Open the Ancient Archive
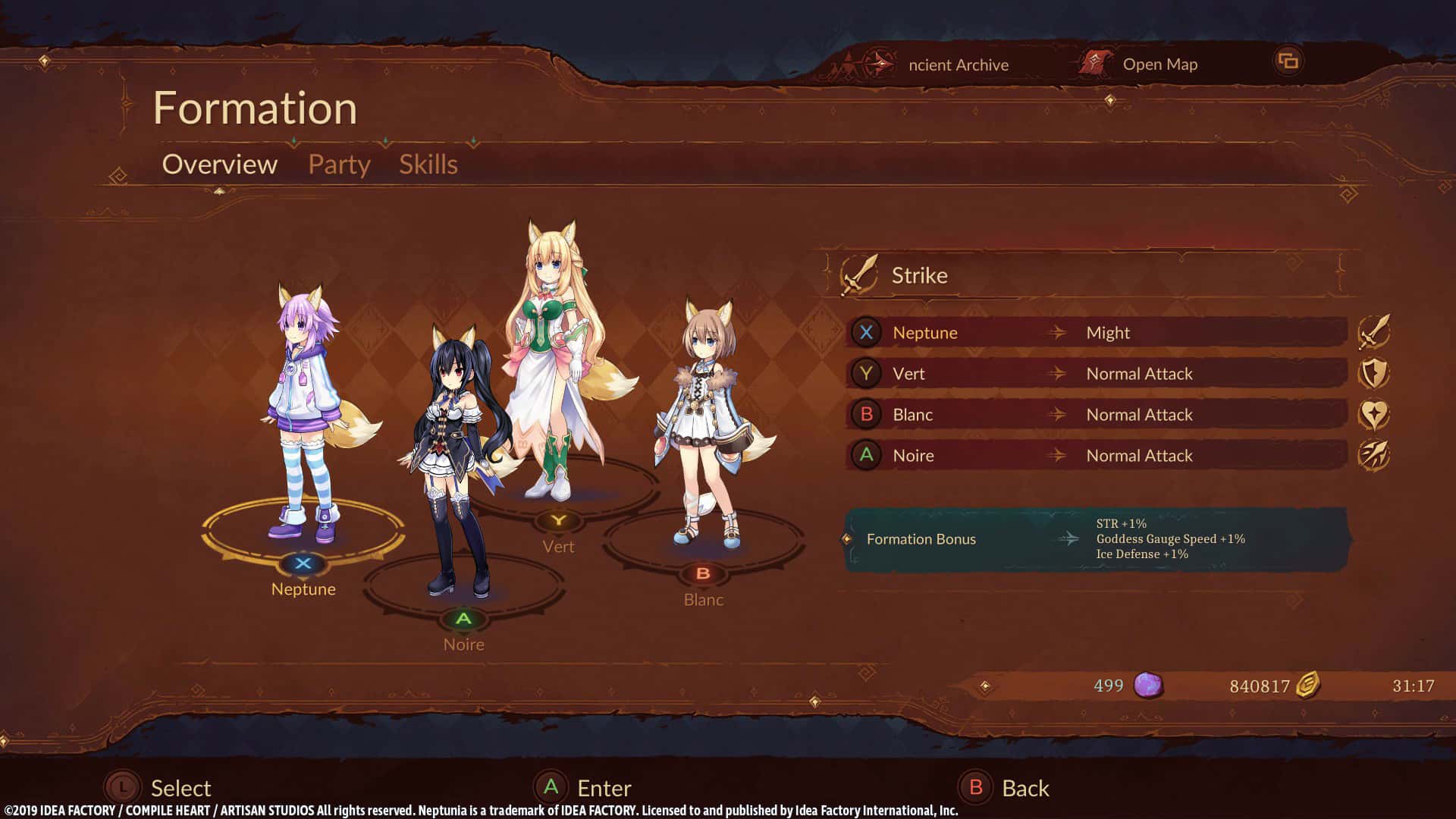Image resolution: width=1456 pixels, height=819 pixels. (x=957, y=64)
